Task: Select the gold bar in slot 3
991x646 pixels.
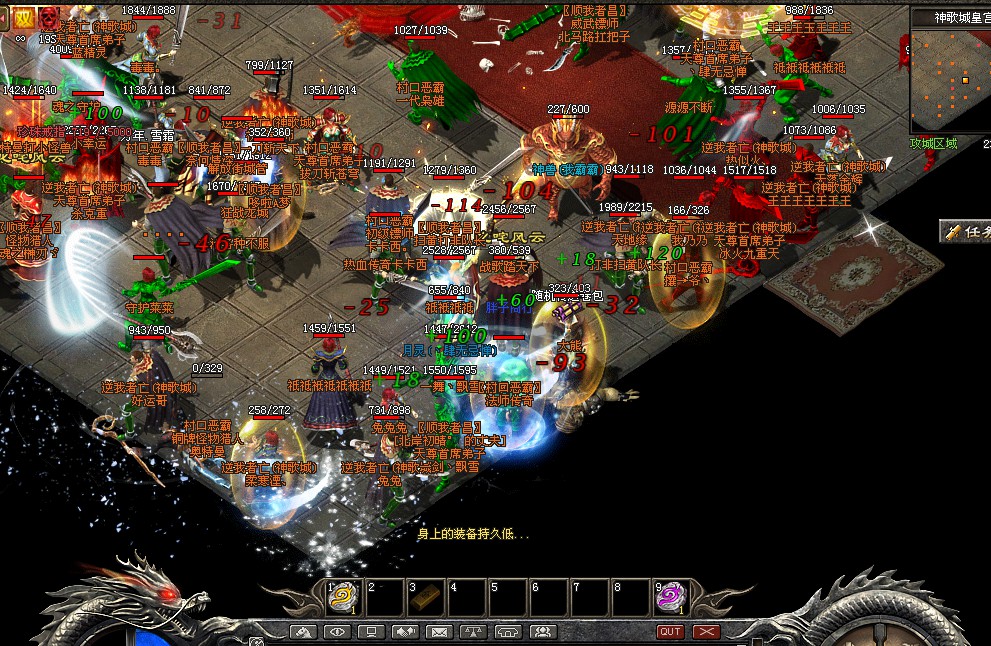Action: coord(426,597)
